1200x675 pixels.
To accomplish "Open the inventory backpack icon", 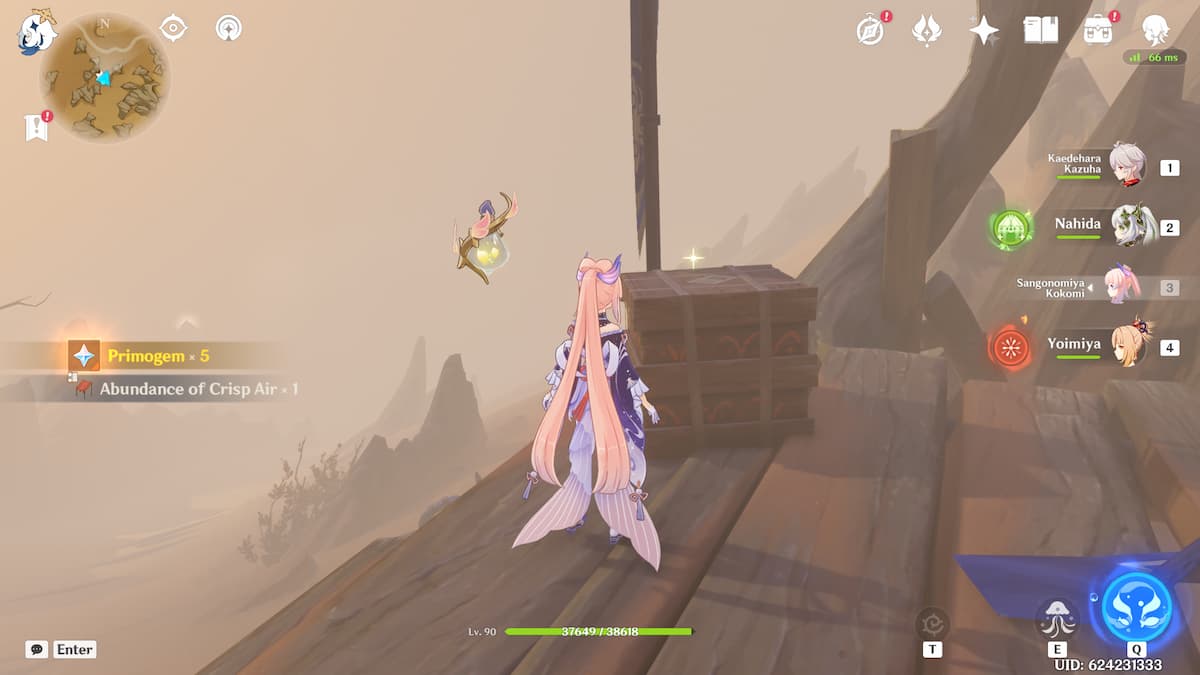I will (1098, 30).
